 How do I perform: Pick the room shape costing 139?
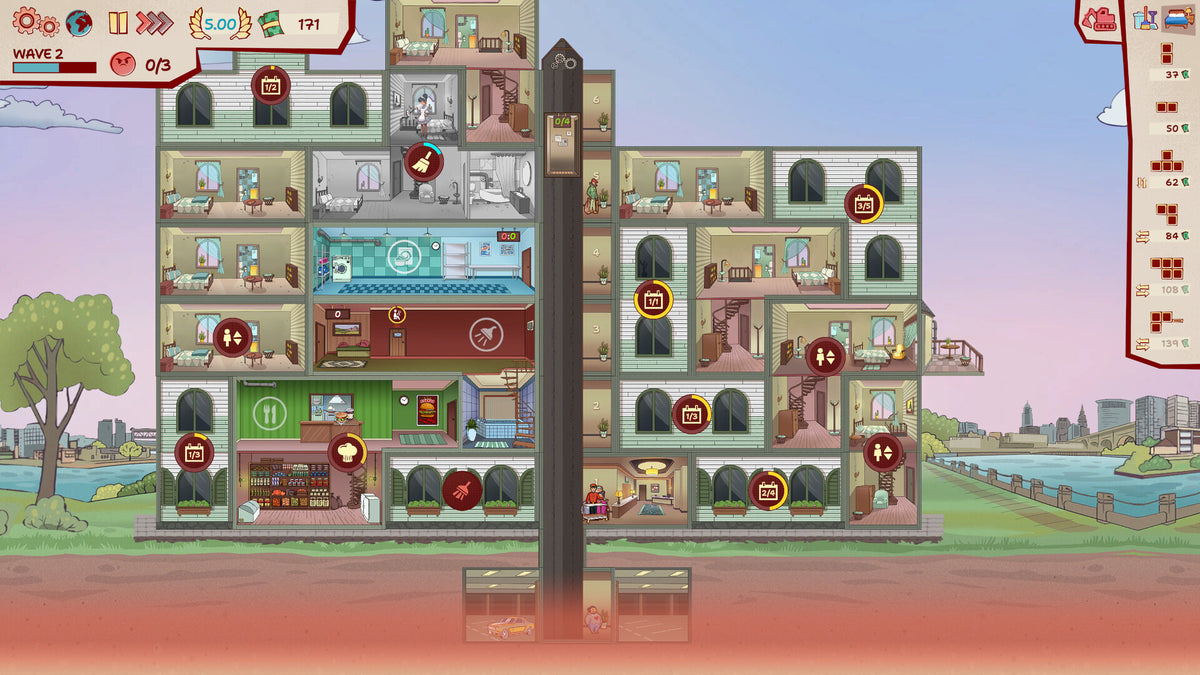[1166, 322]
